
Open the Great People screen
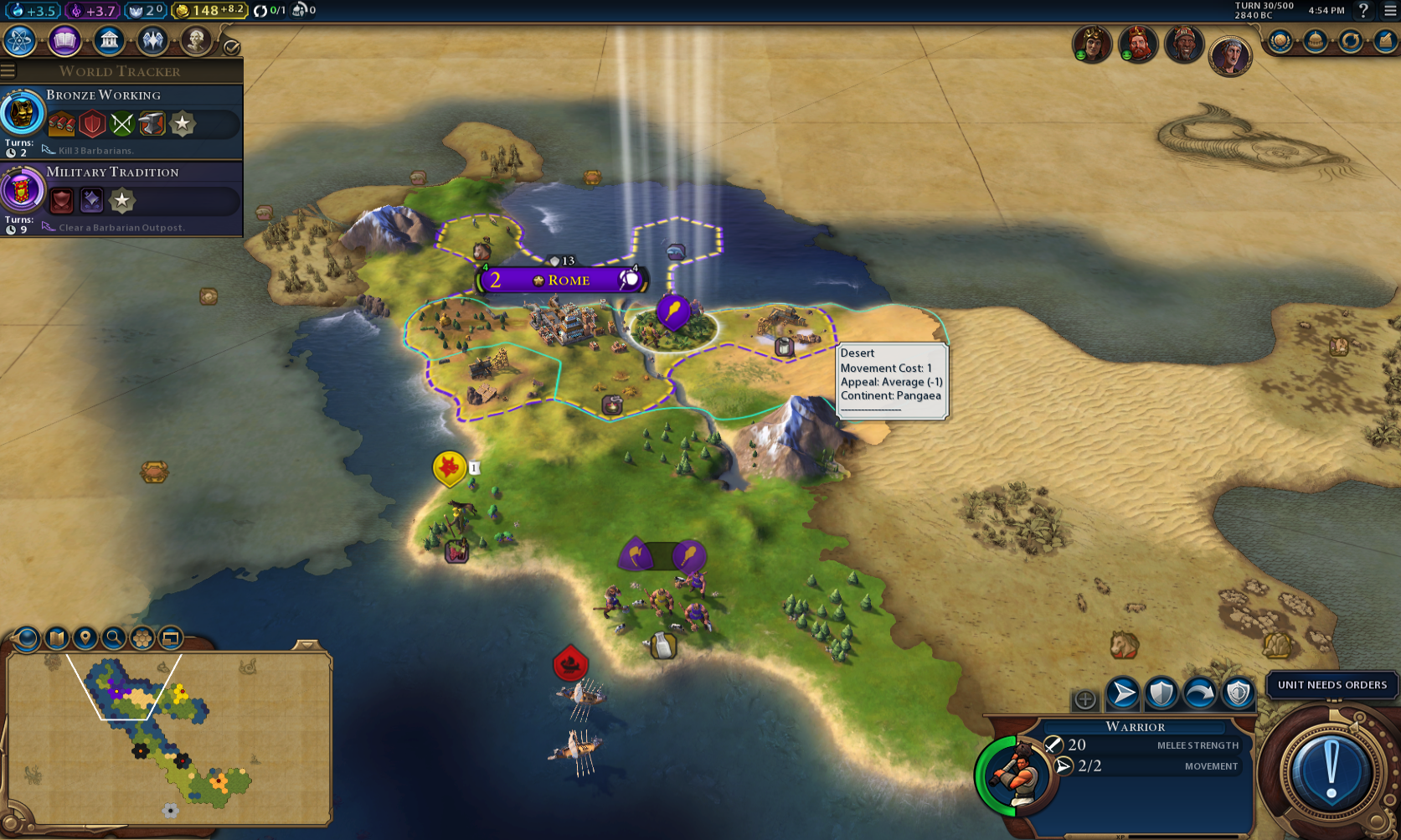tap(195, 40)
